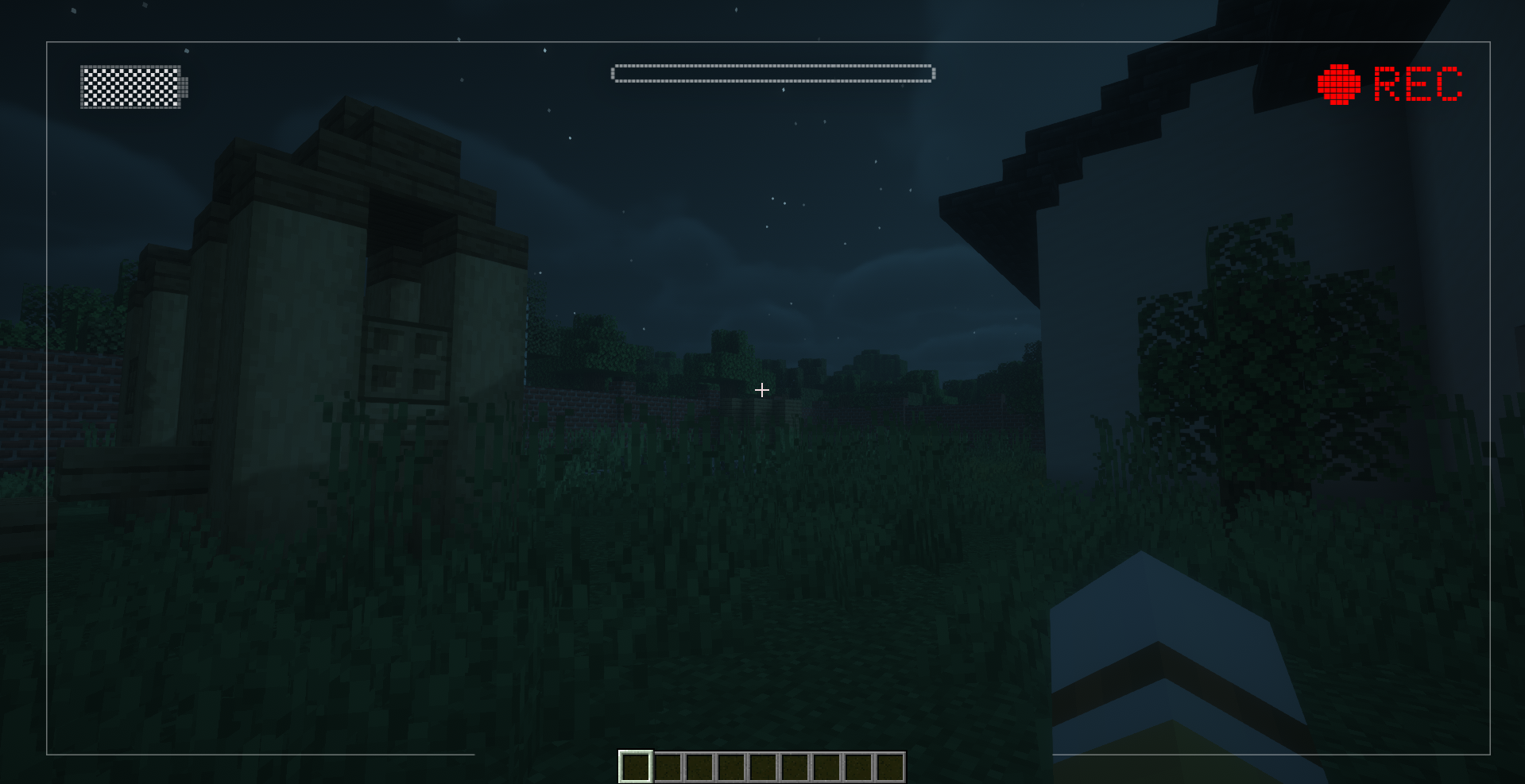
Task: Select the first hotbar slot
Action: [x=636, y=764]
